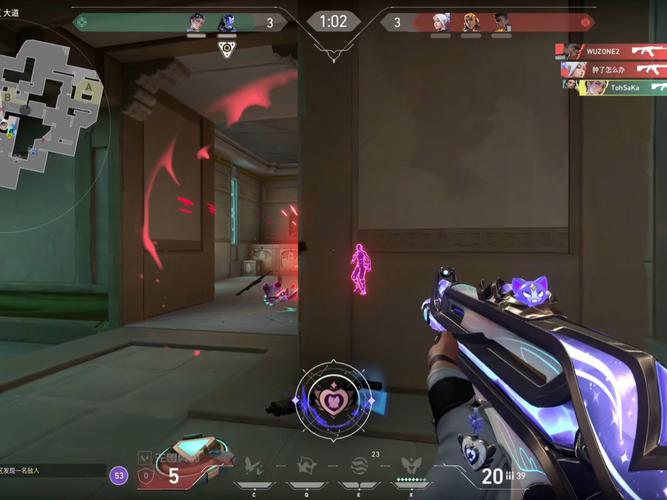Activate the X ultimate ability icon
The width and height of the screenshot is (667, 500).
point(410,465)
